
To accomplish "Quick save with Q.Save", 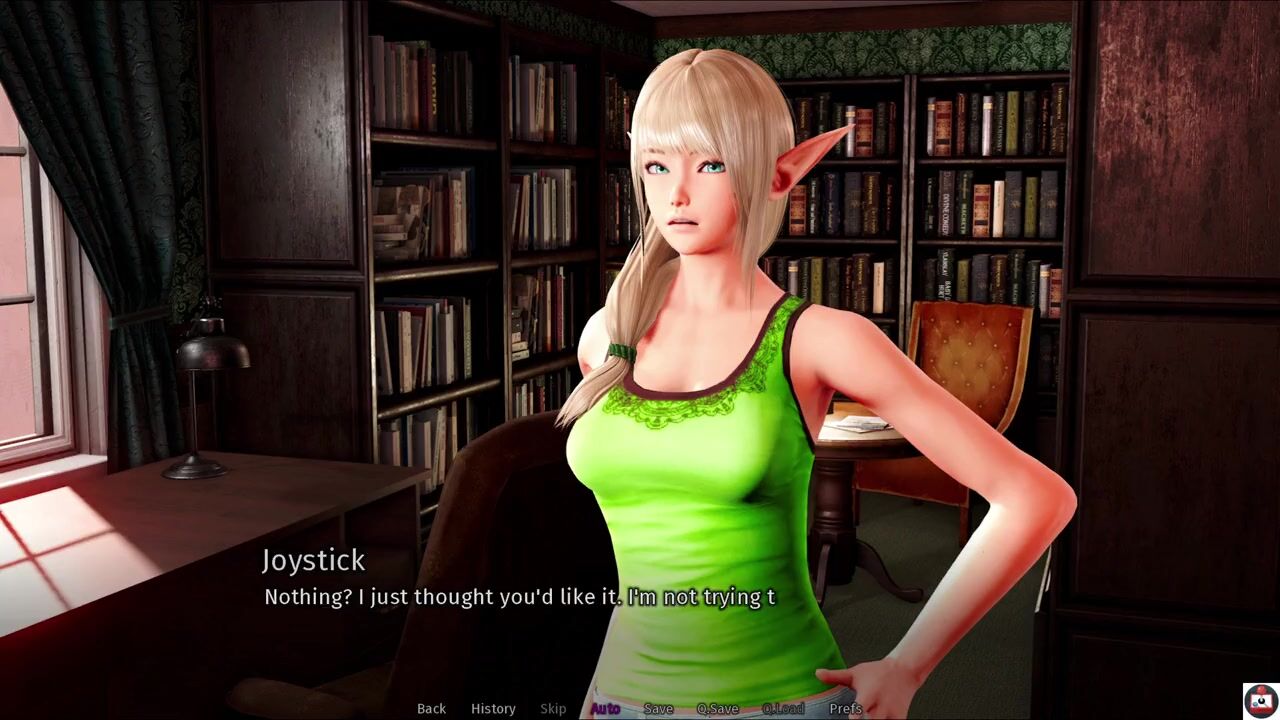I will (717, 708).
